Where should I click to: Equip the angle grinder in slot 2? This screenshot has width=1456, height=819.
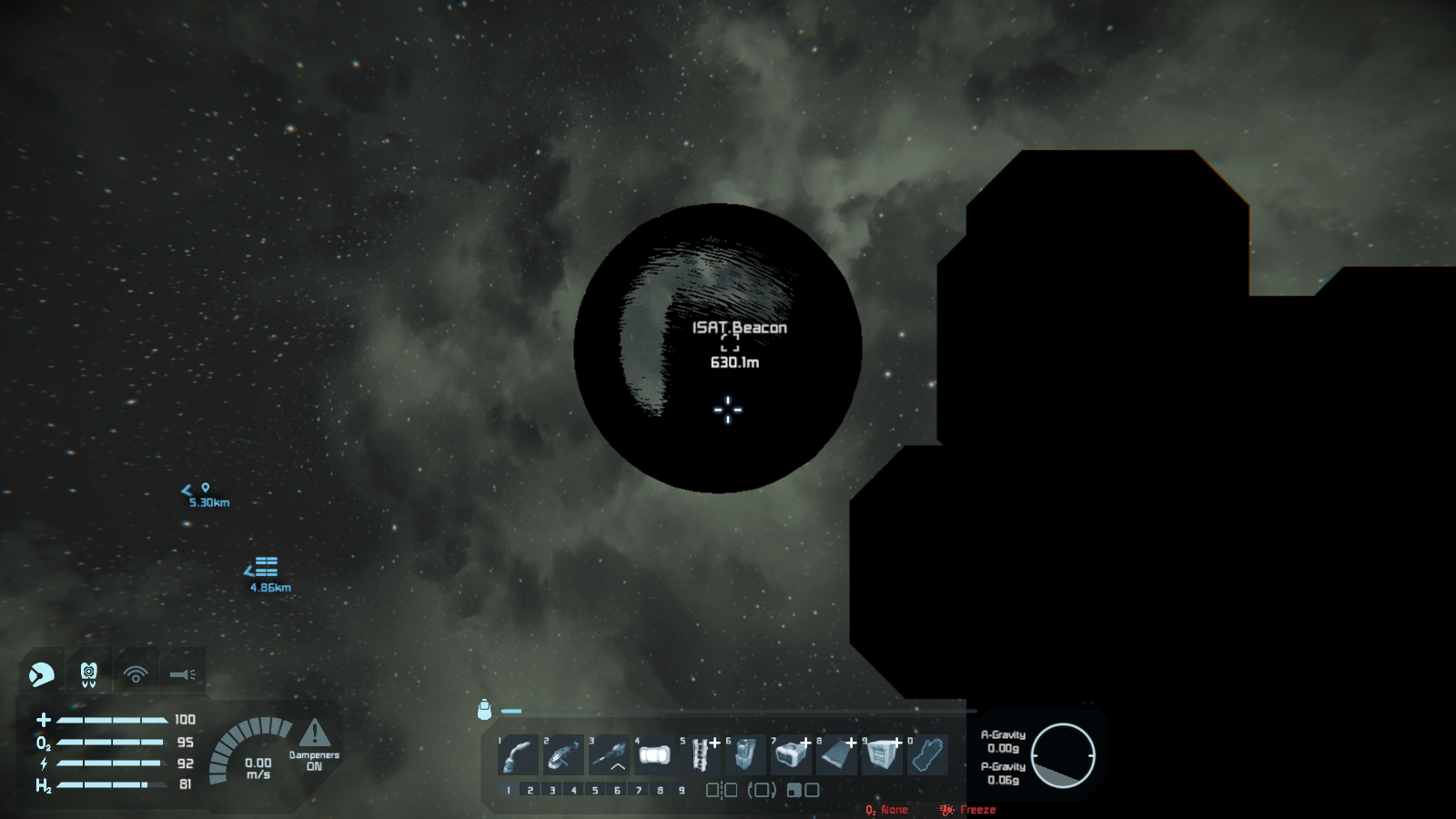[563, 755]
